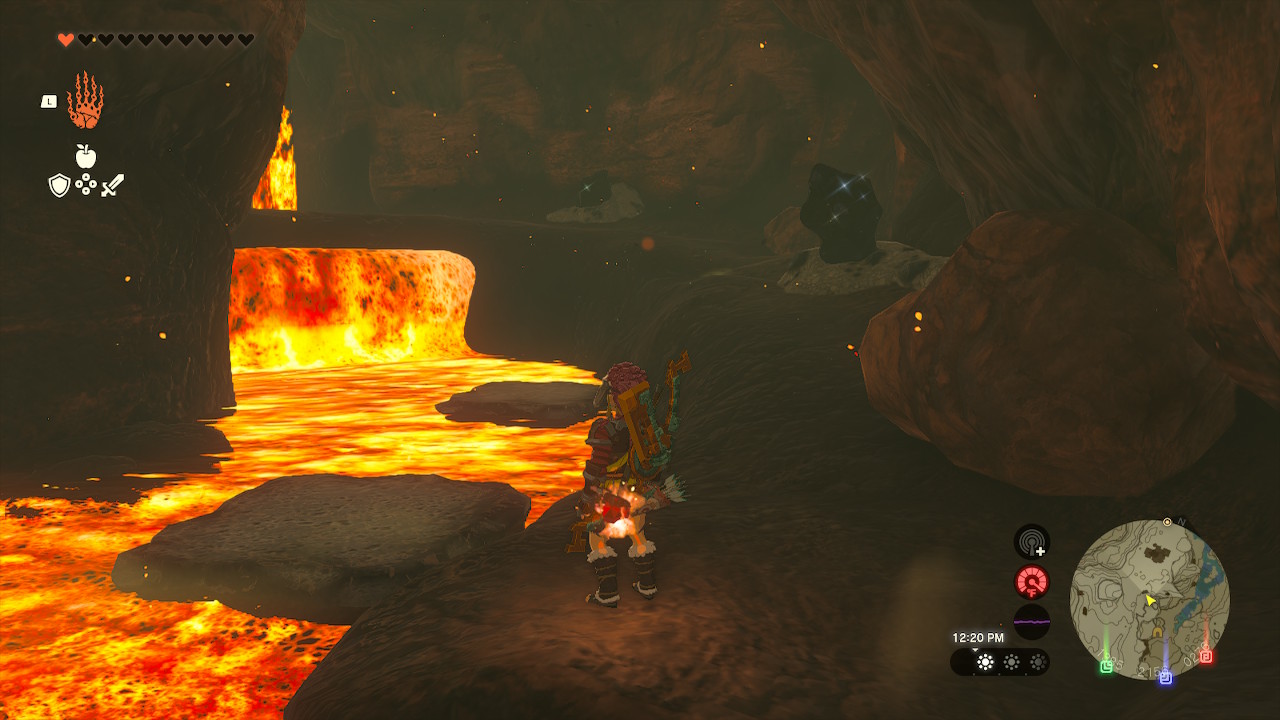The image size is (1280, 720).
Task: Click the green shrine marker on minimap
Action: tap(1107, 666)
